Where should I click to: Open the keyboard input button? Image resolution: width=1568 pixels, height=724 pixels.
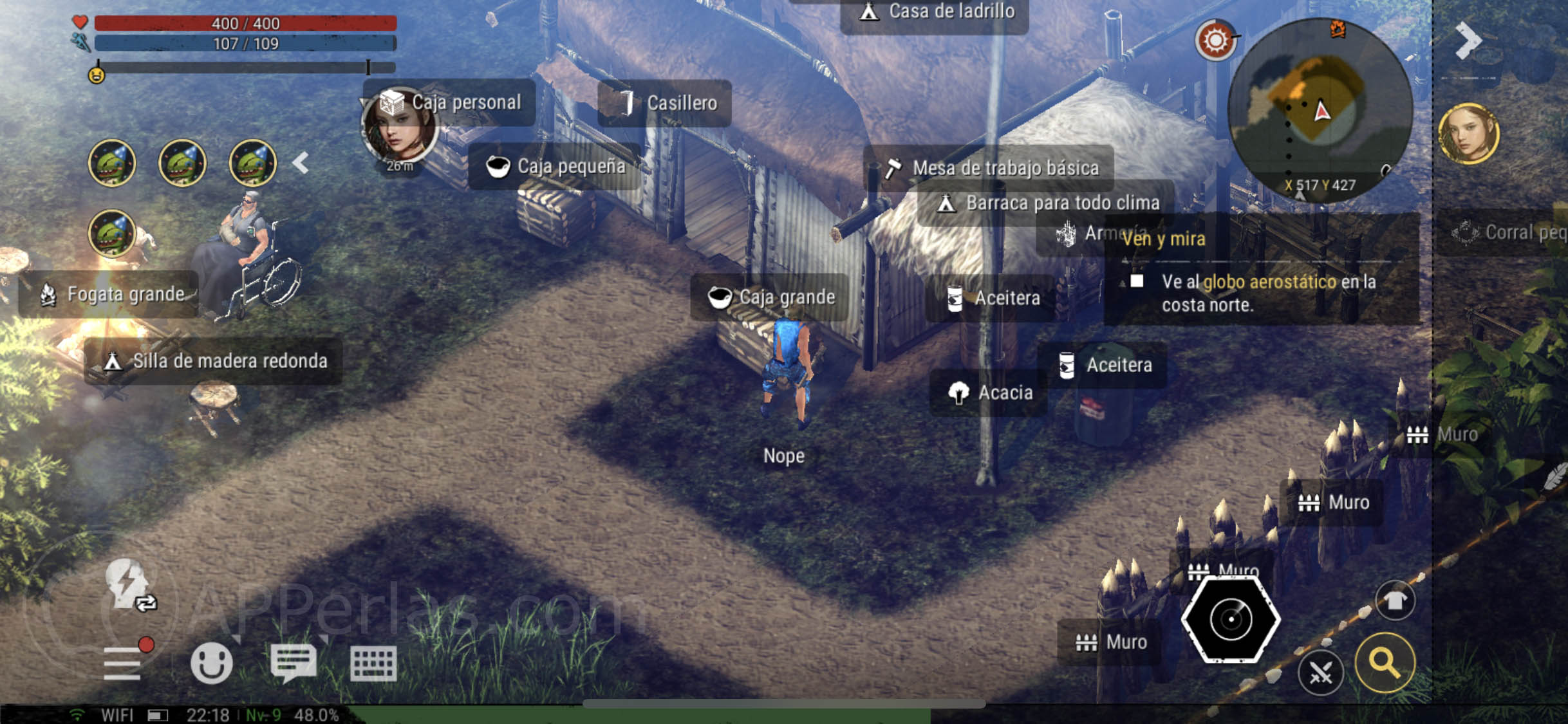(x=373, y=663)
